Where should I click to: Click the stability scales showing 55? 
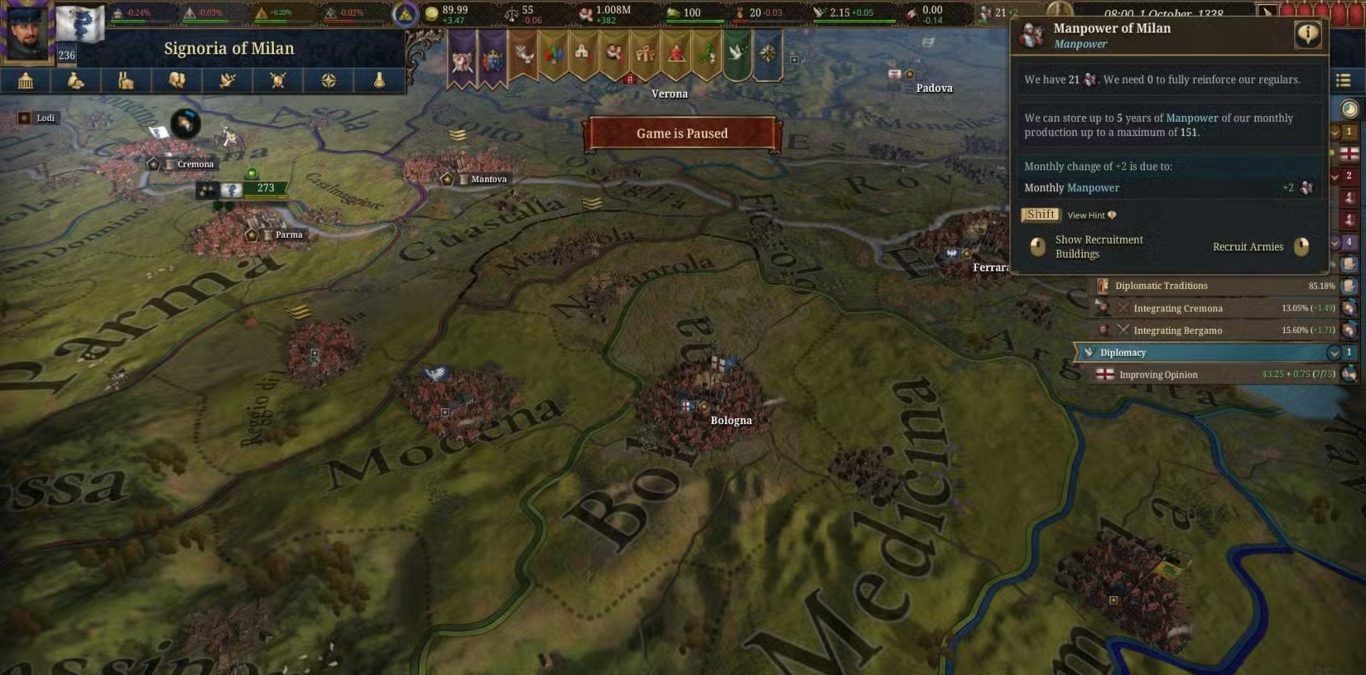point(522,14)
